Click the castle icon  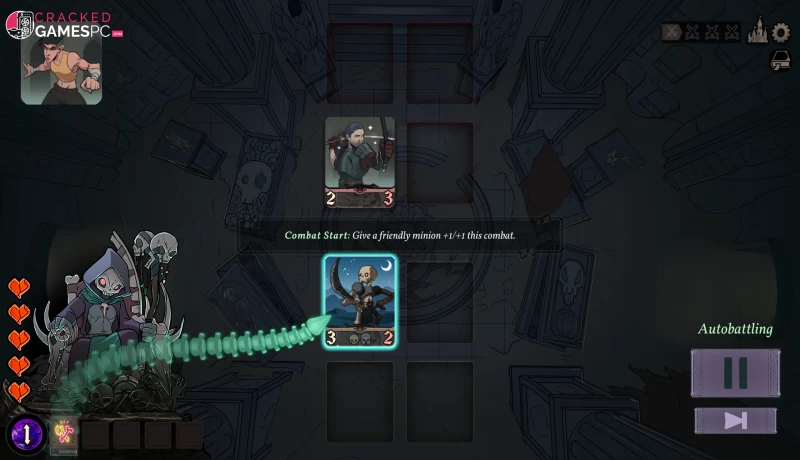point(757,32)
